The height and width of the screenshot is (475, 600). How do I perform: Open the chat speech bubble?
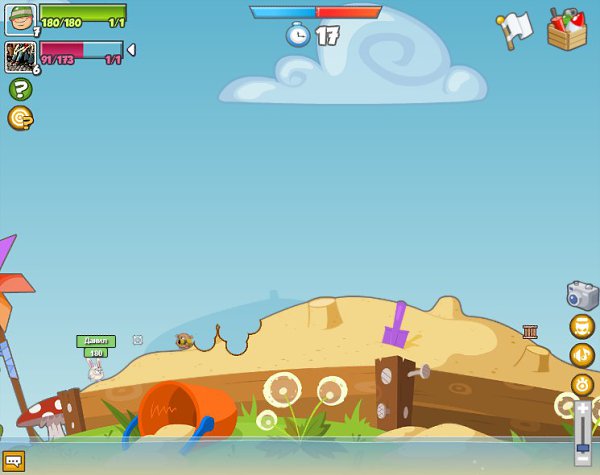(x=13, y=461)
